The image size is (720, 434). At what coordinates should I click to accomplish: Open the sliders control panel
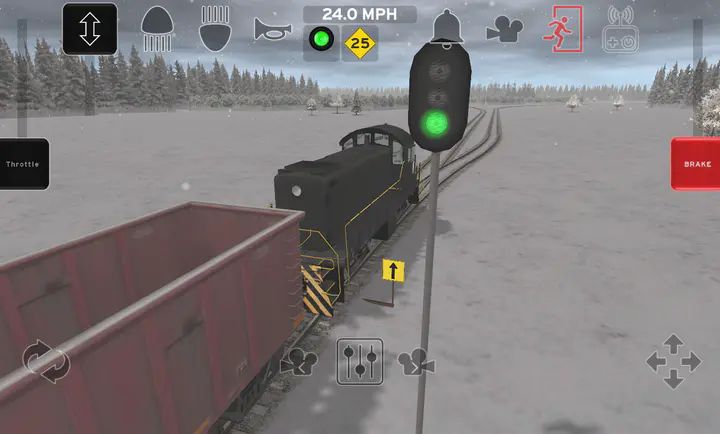point(360,362)
